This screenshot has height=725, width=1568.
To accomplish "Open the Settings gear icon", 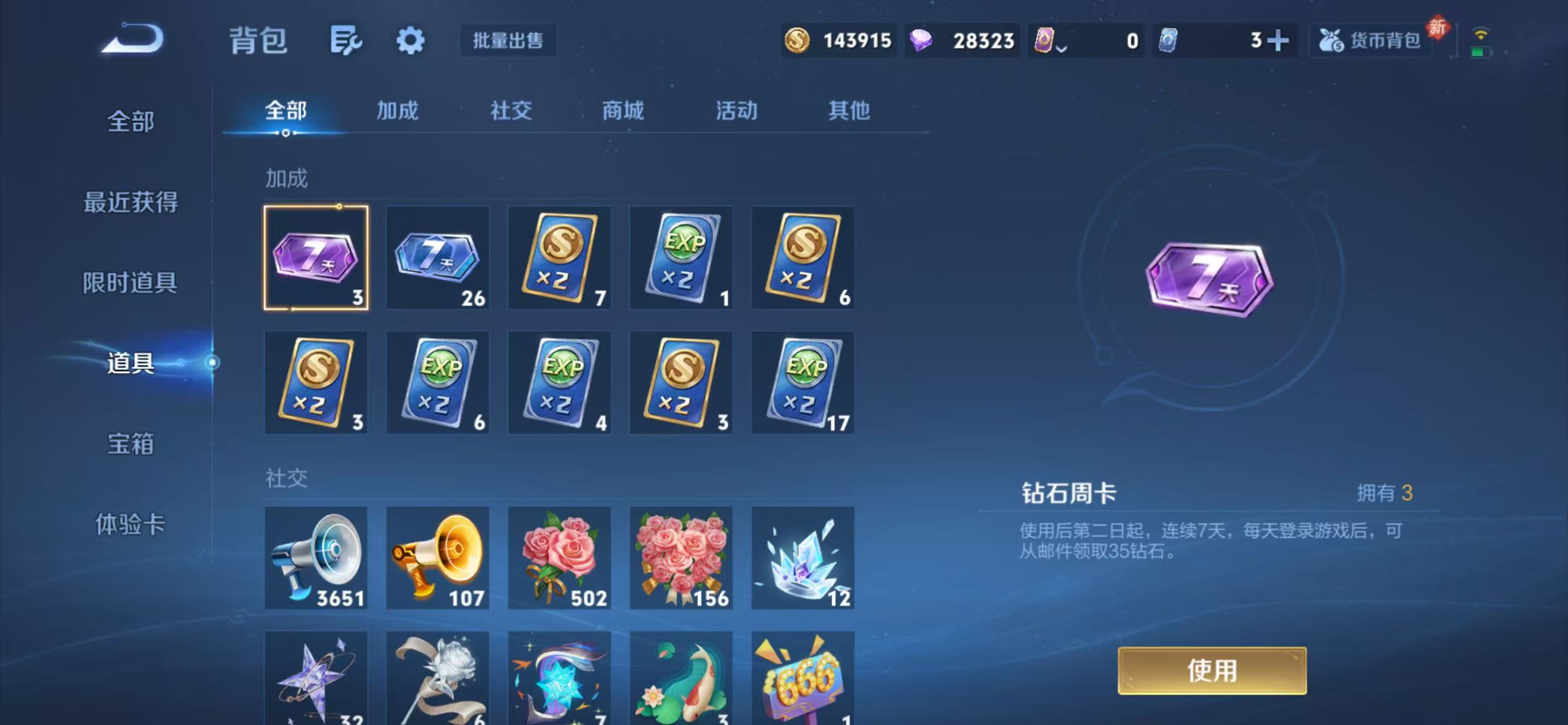I will tap(411, 39).
